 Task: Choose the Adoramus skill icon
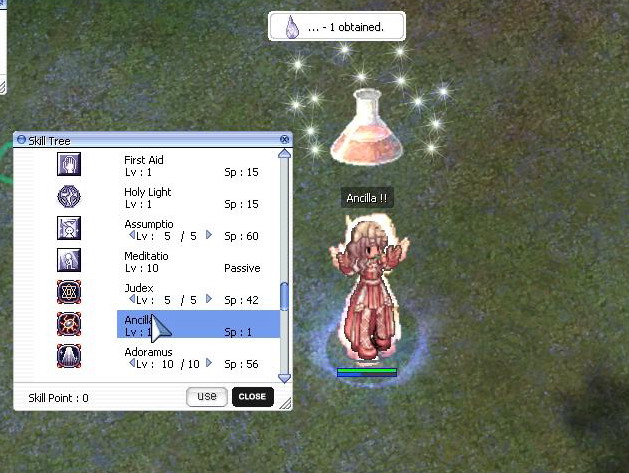(69, 357)
